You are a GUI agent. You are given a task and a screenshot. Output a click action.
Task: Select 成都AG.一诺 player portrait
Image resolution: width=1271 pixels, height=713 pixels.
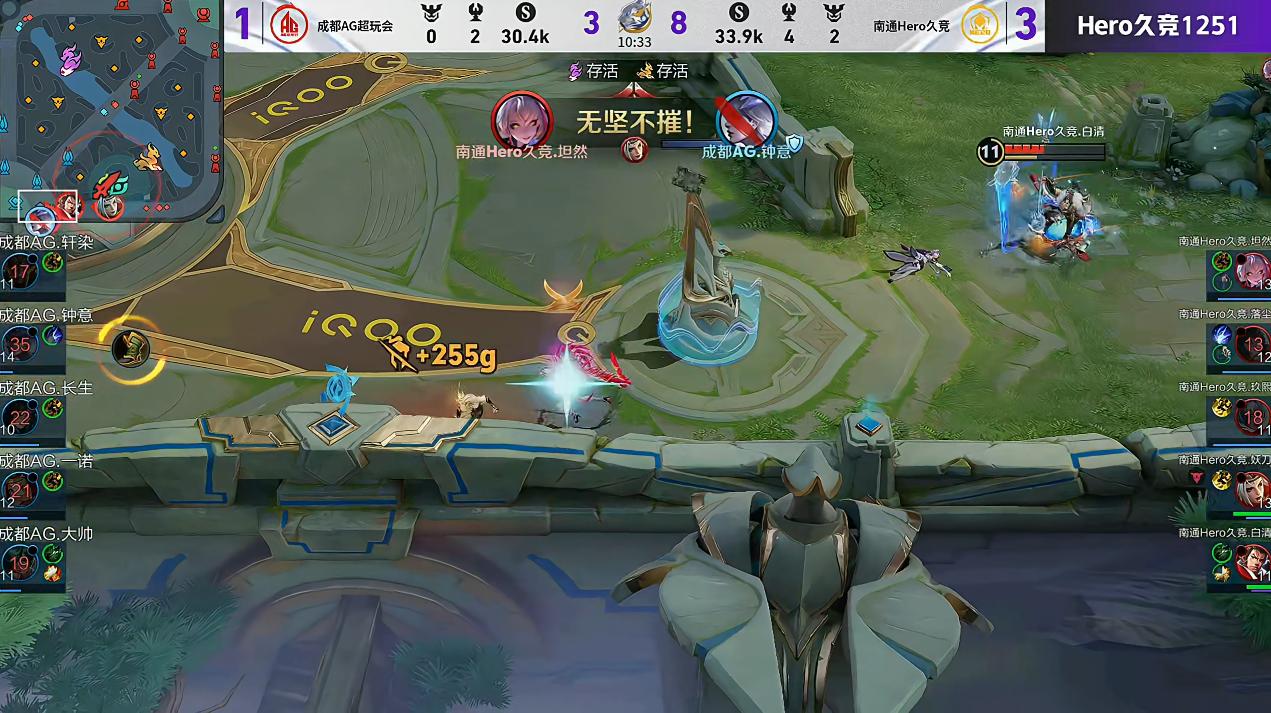20,491
